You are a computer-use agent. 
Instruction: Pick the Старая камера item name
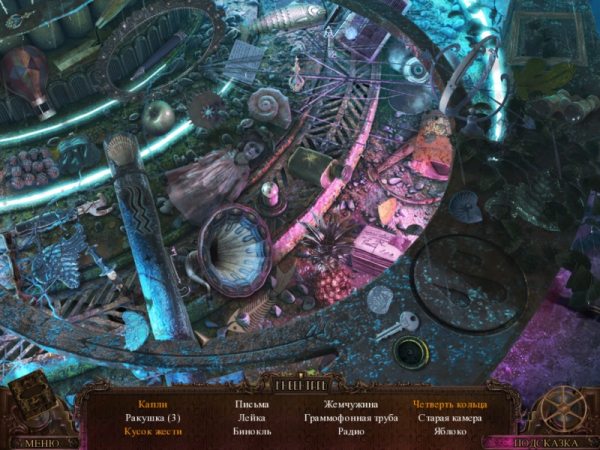tap(449, 418)
